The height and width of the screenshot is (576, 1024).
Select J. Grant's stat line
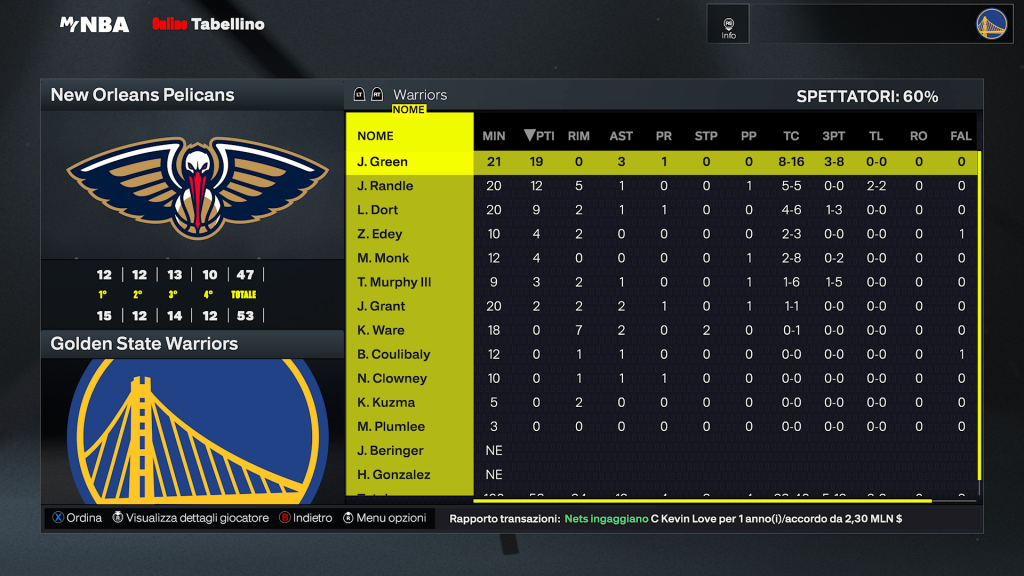point(381,306)
